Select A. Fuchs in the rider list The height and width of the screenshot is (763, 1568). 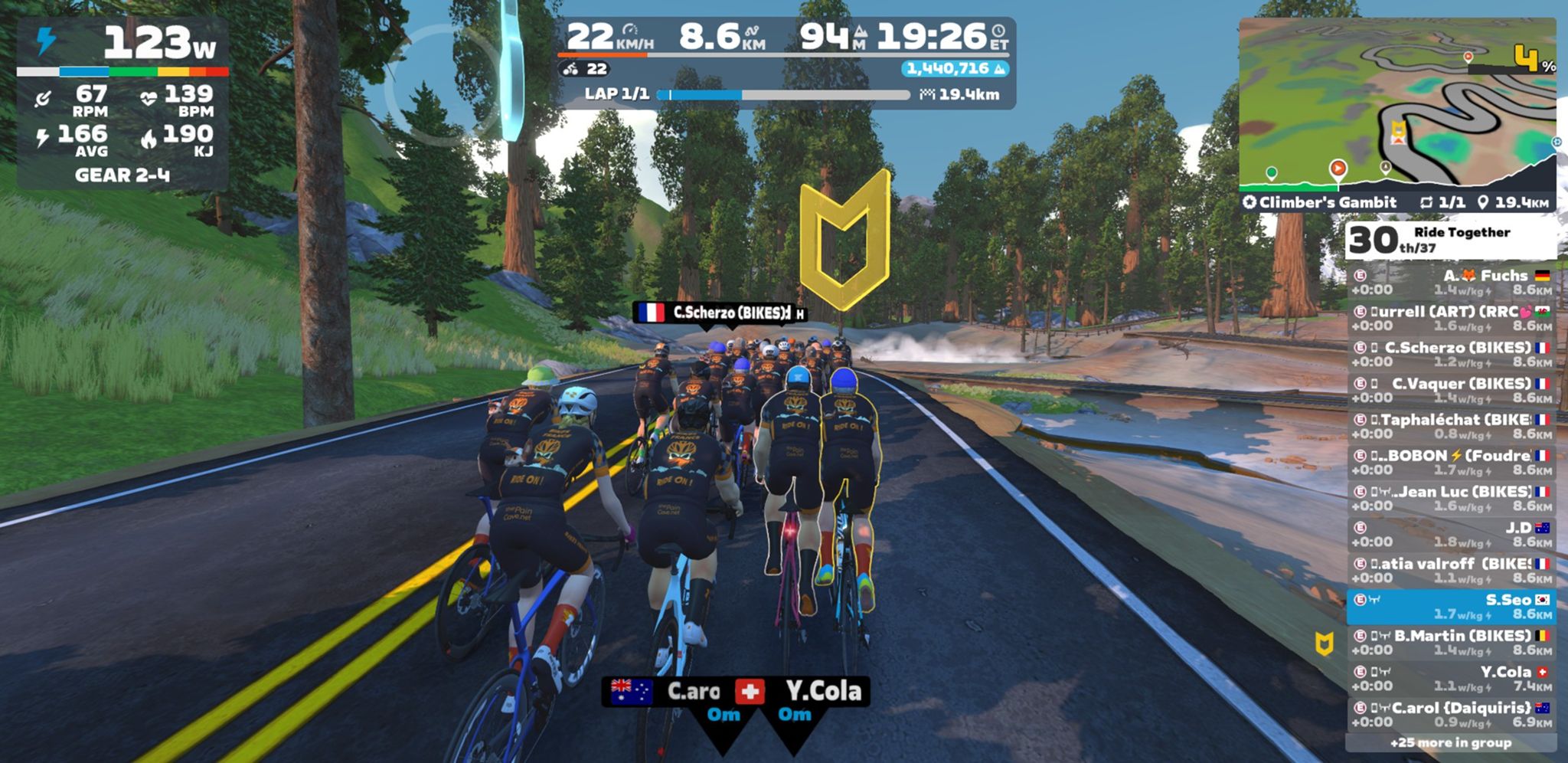point(1451,282)
